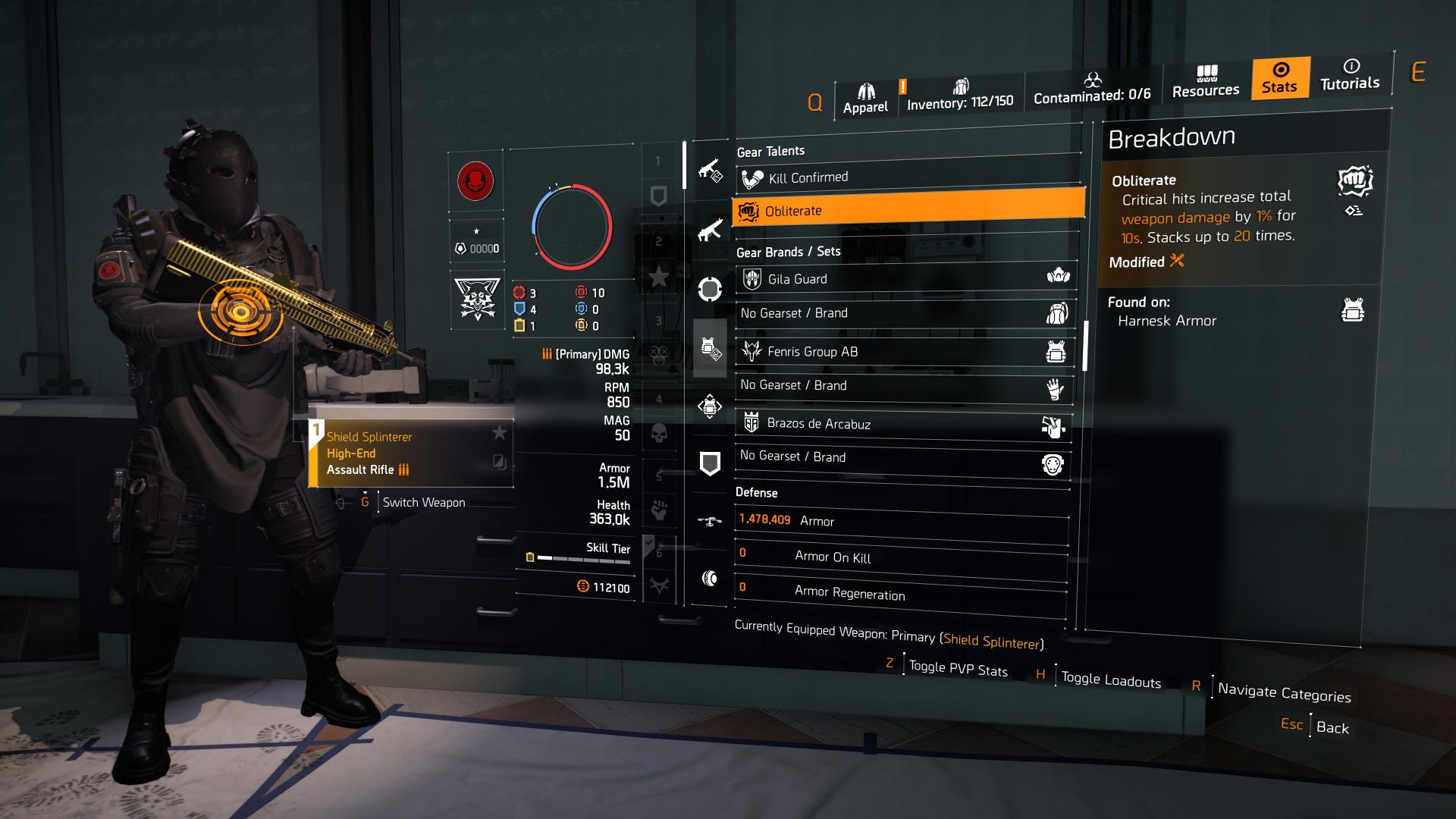Switch to the Inventory tab

tap(959, 93)
